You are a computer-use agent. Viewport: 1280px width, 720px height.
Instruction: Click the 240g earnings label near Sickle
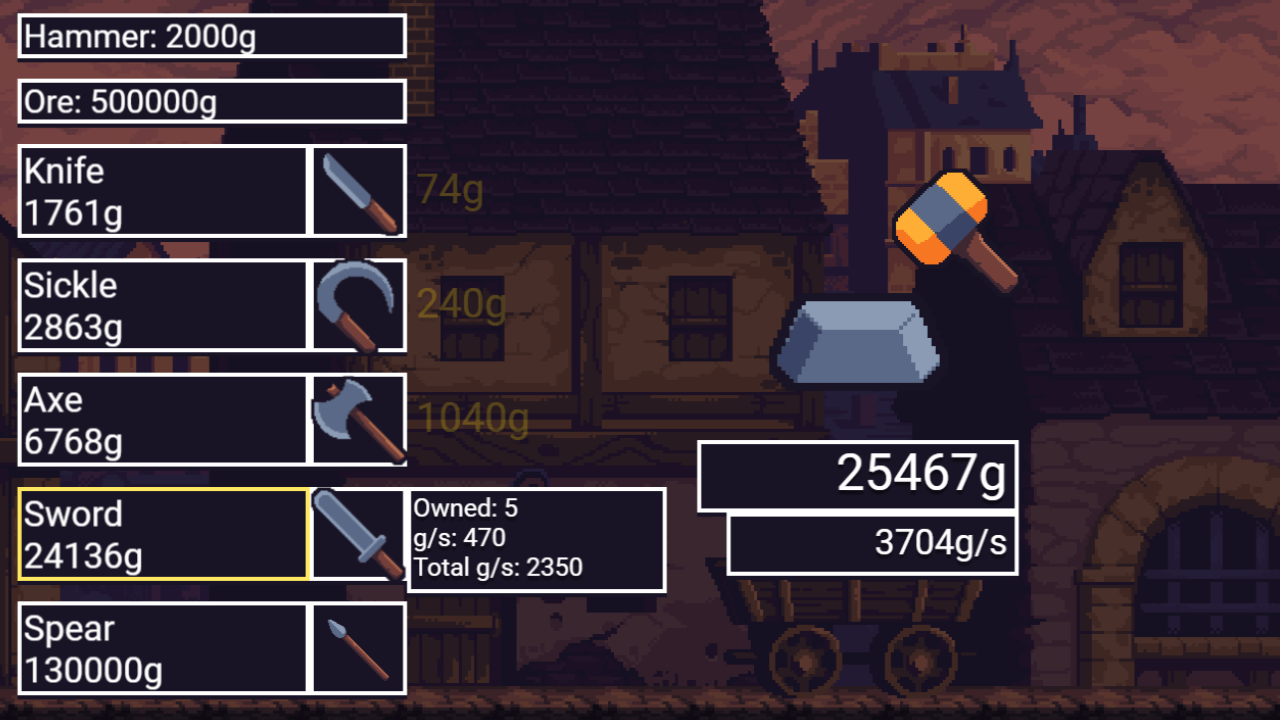[462, 305]
